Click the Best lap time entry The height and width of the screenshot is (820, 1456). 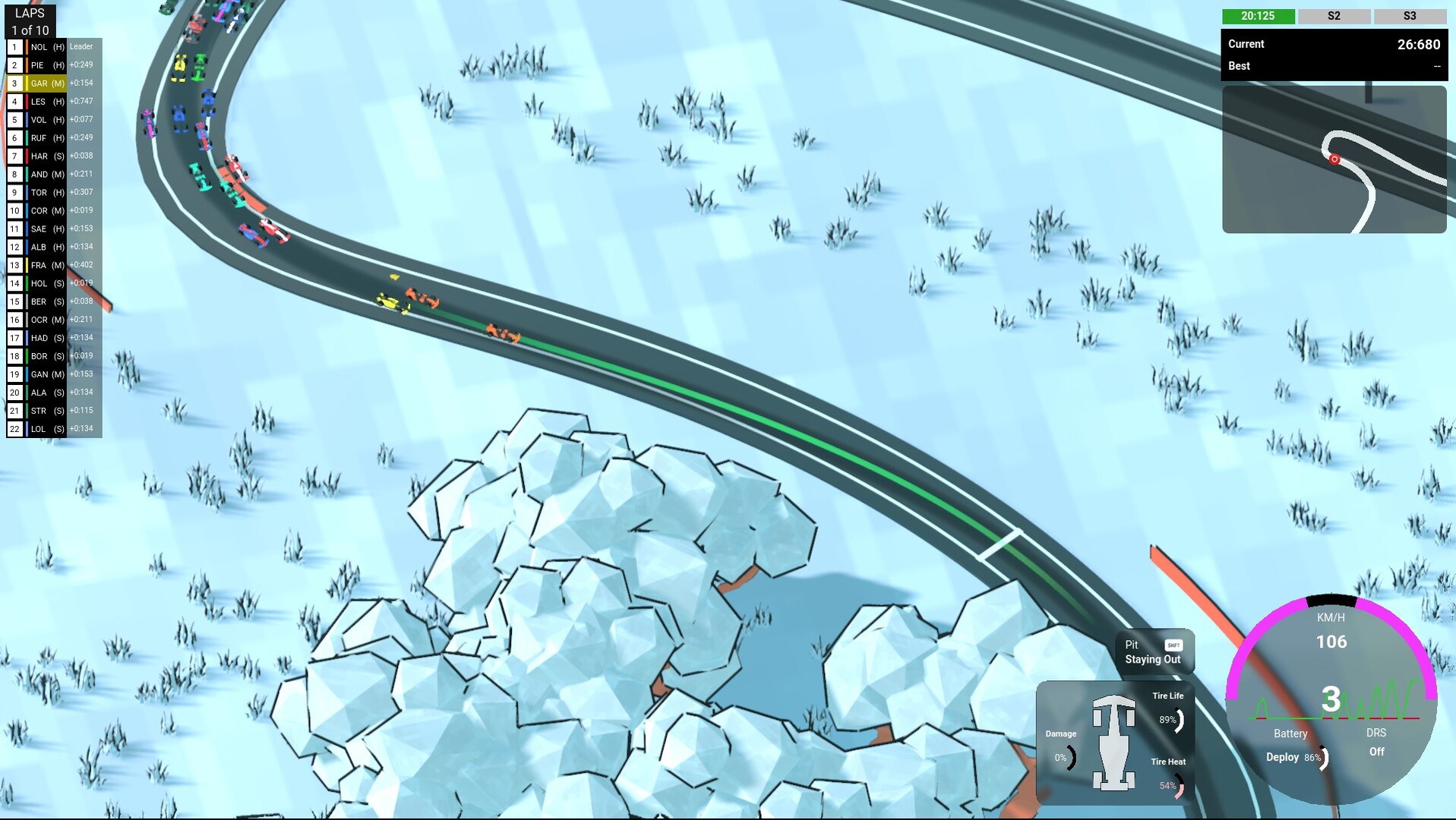point(1333,66)
